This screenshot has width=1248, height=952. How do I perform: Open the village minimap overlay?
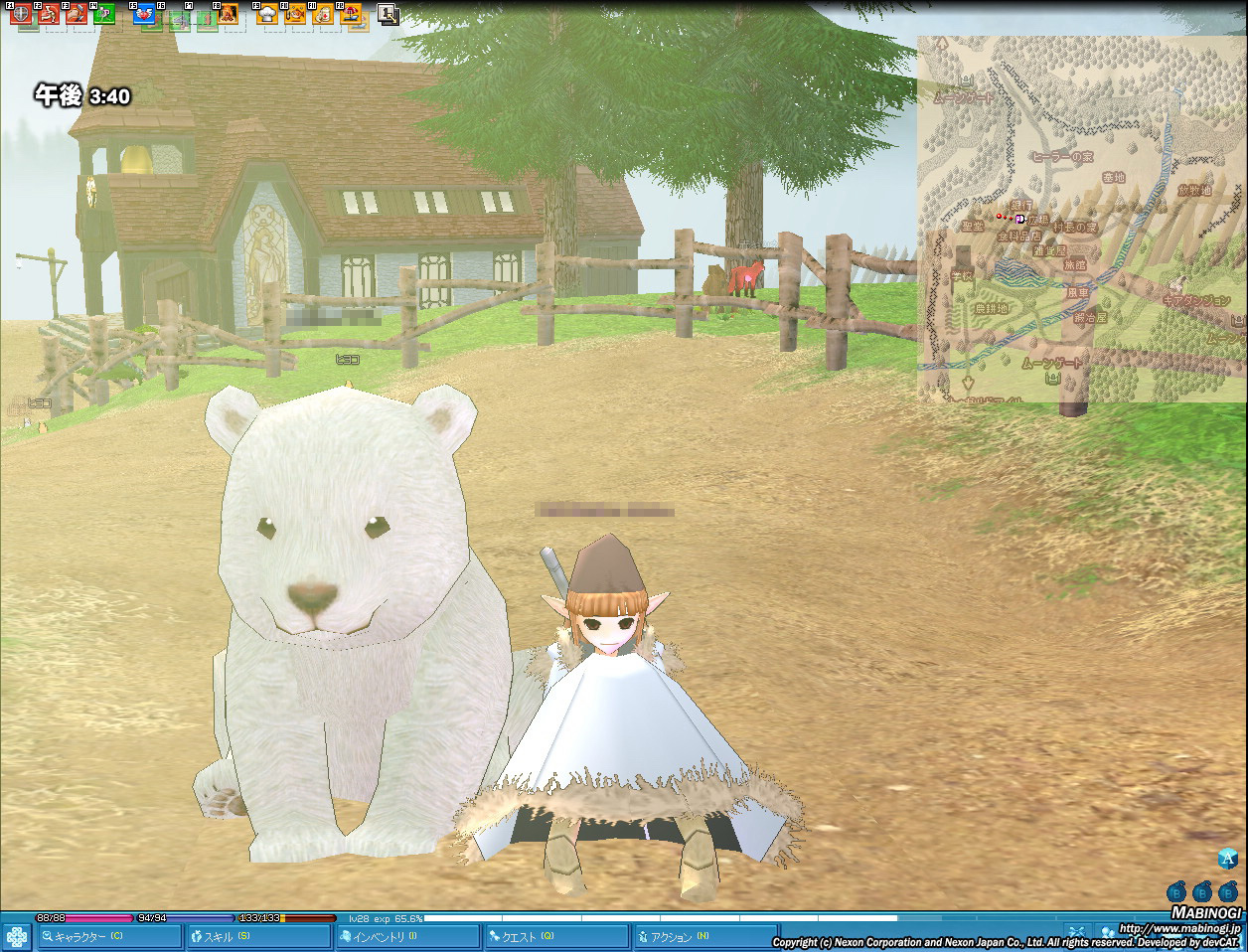(1081, 219)
